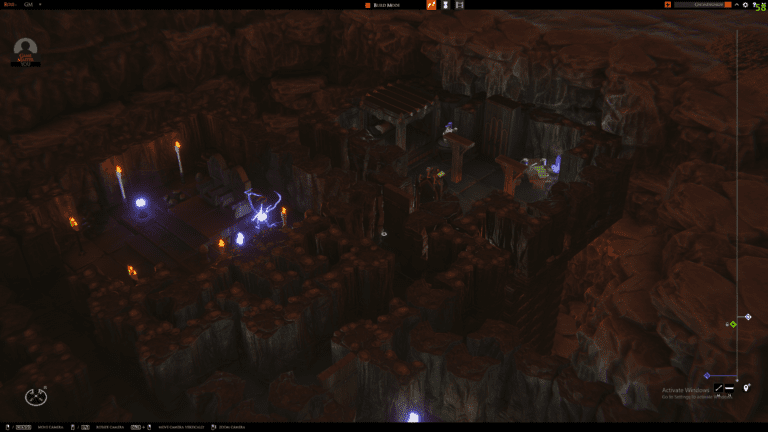The height and width of the screenshot is (432, 768).
Task: Toggle the light bulb lighting icon
Action: tap(746, 387)
